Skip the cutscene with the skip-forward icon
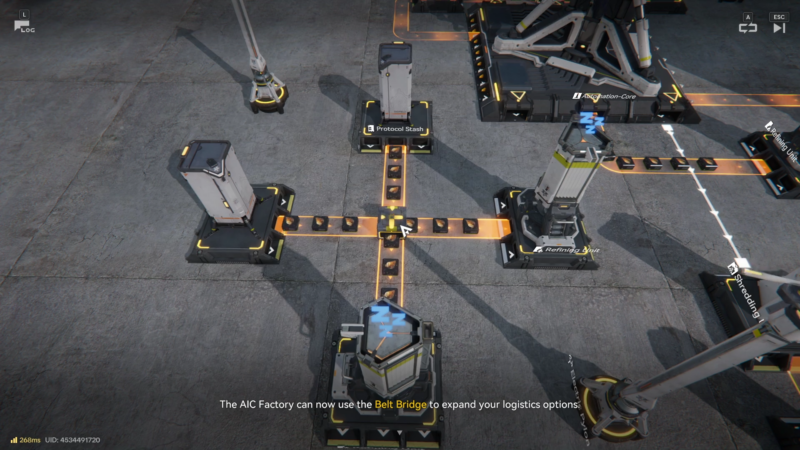Screen dimensions: 800x450 coord(779,28)
